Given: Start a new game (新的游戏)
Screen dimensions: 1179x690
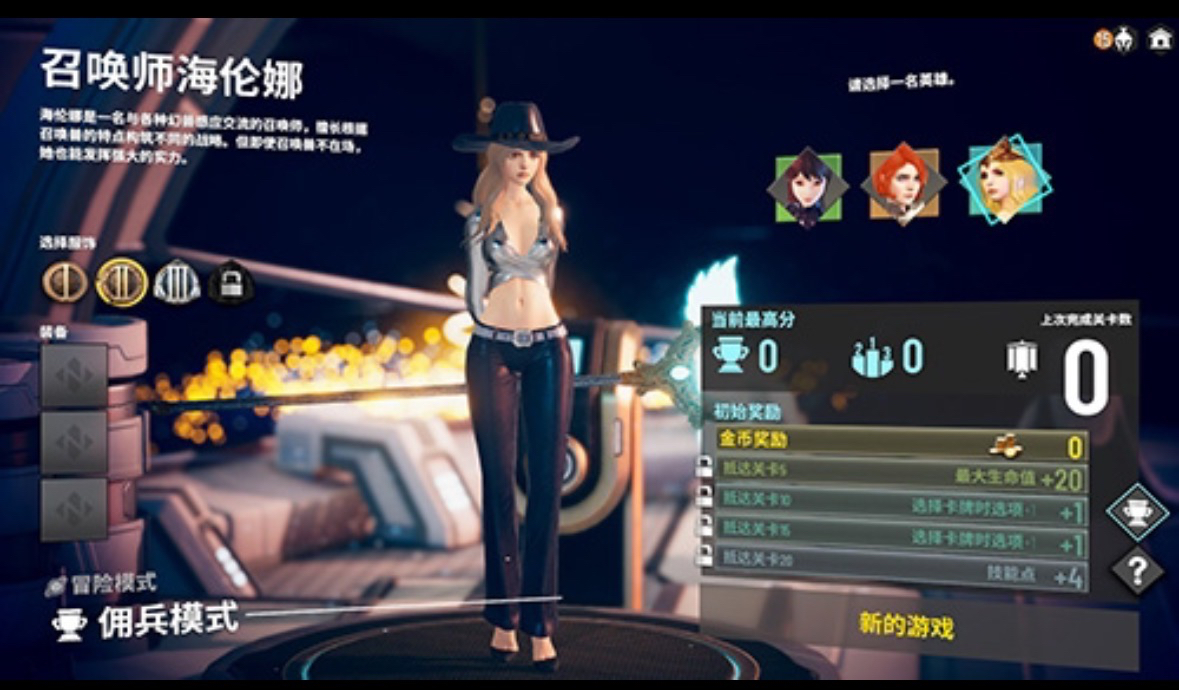Looking at the screenshot, I should click(x=906, y=626).
